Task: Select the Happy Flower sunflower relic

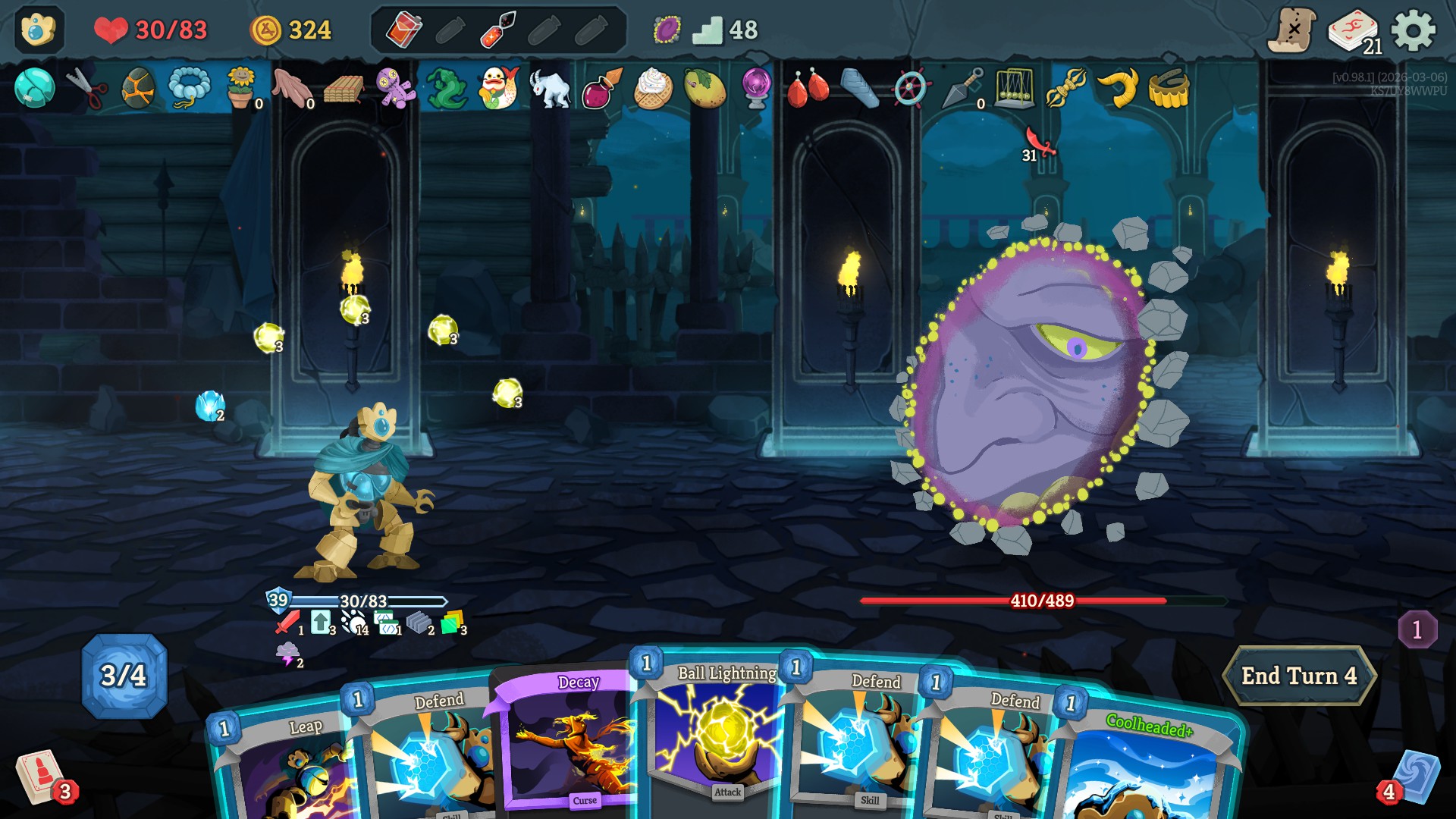Action: coord(240,87)
